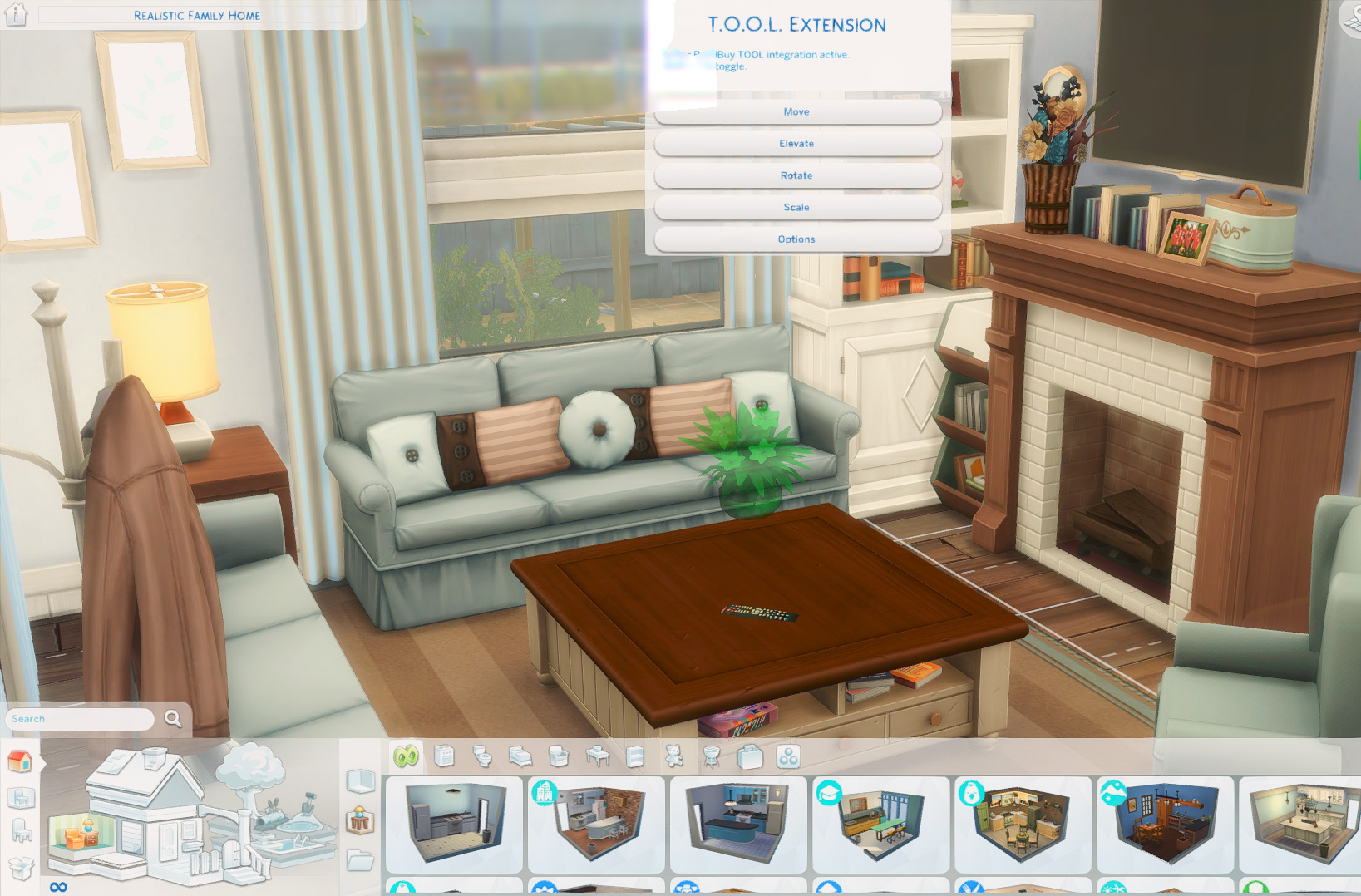This screenshot has width=1361, height=896.
Task: Switch to the kitchen stove room category
Action: point(444,756)
